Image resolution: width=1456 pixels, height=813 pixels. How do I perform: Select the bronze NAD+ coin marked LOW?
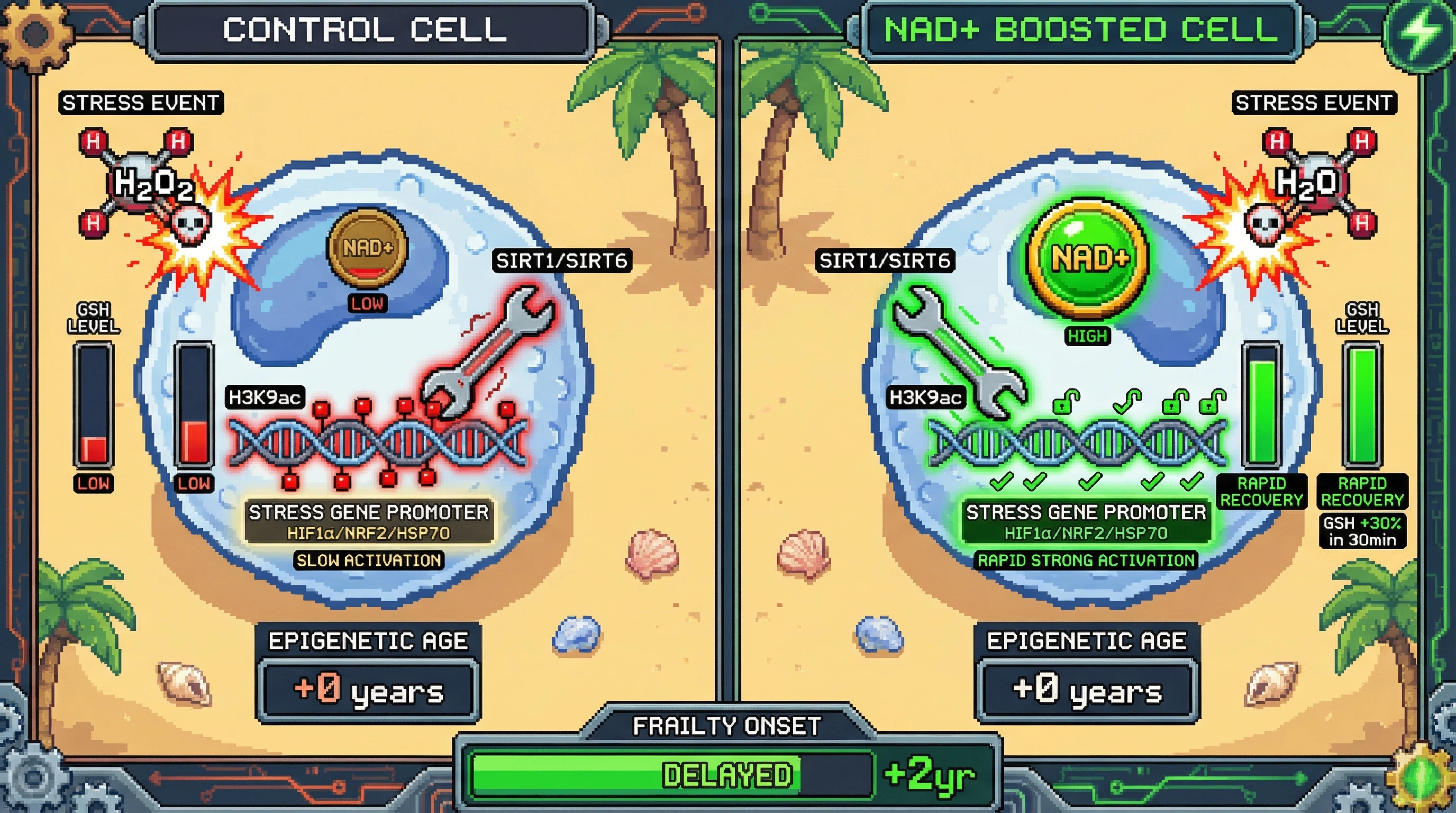[367, 248]
